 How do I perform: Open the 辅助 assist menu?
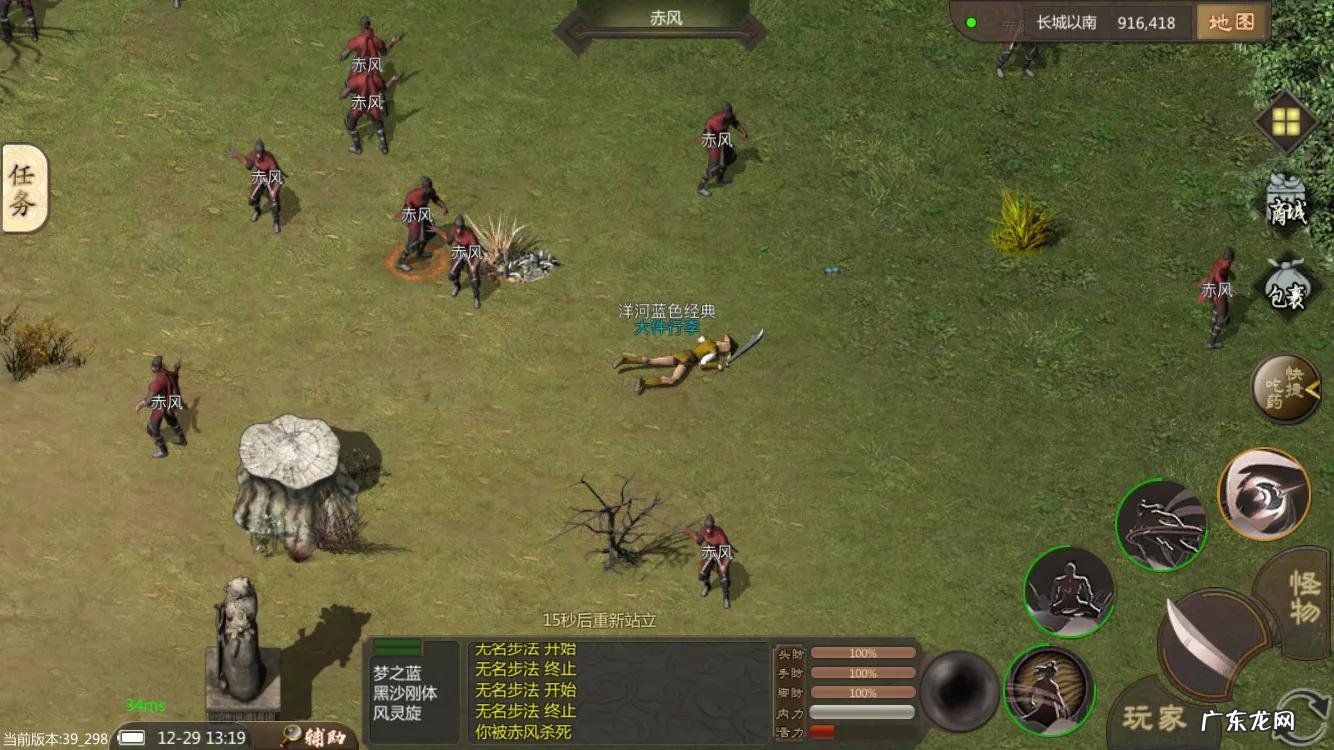[318, 738]
